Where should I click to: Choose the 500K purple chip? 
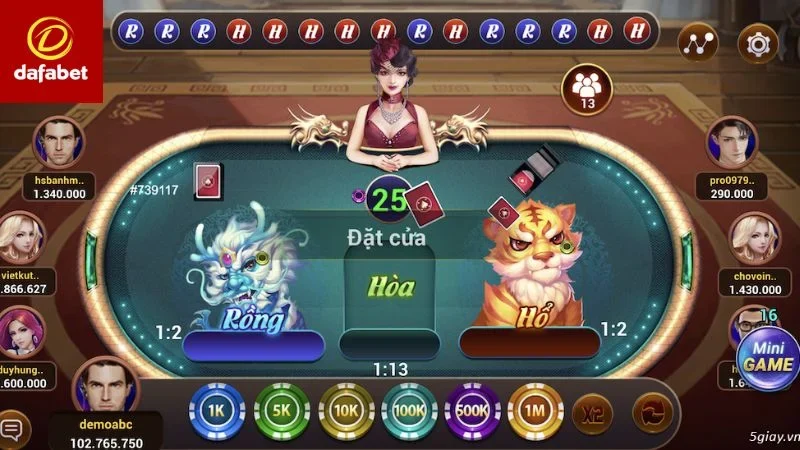(472, 411)
